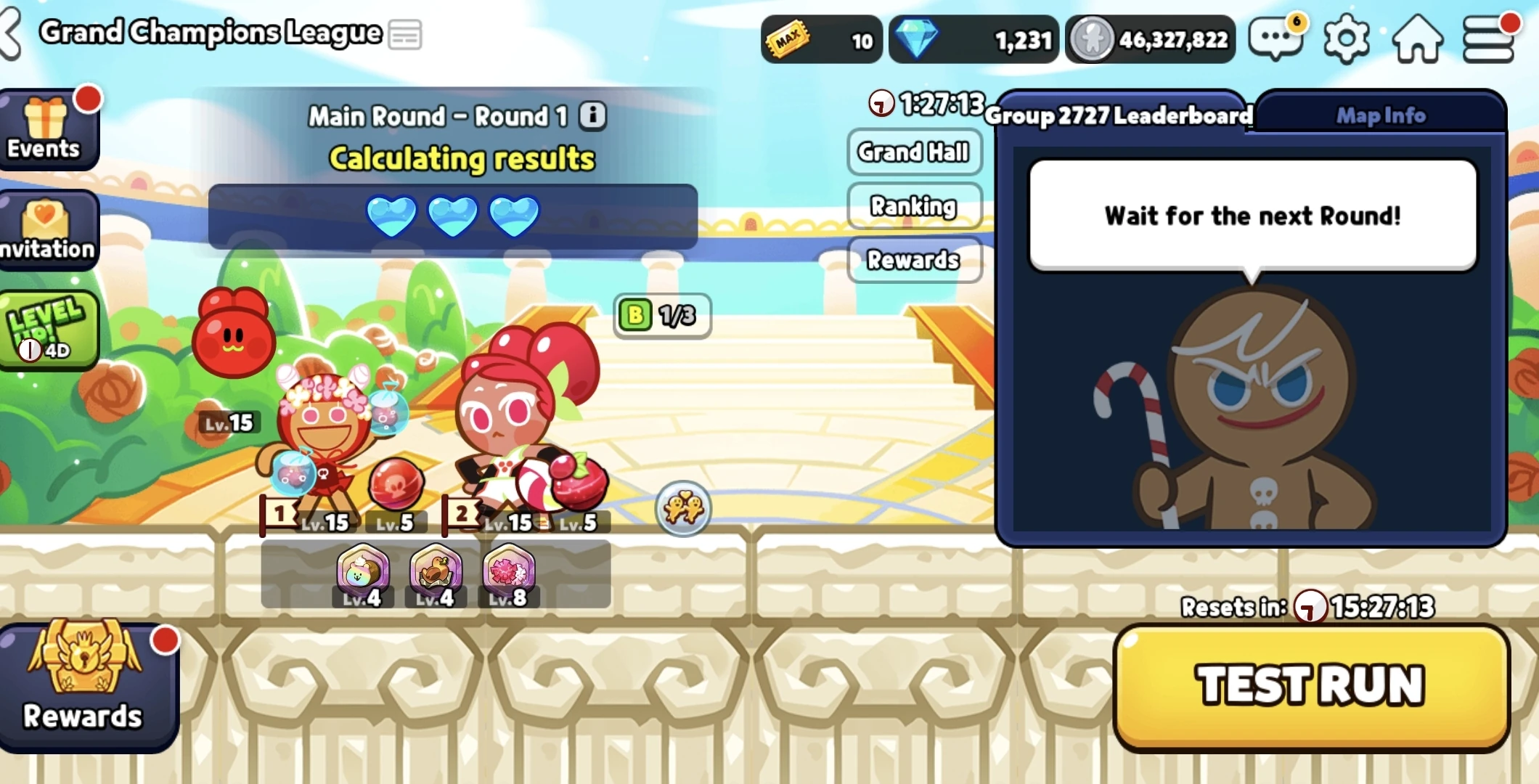Image resolution: width=1539 pixels, height=784 pixels.
Task: Open the league details icon next to title
Action: click(x=405, y=33)
